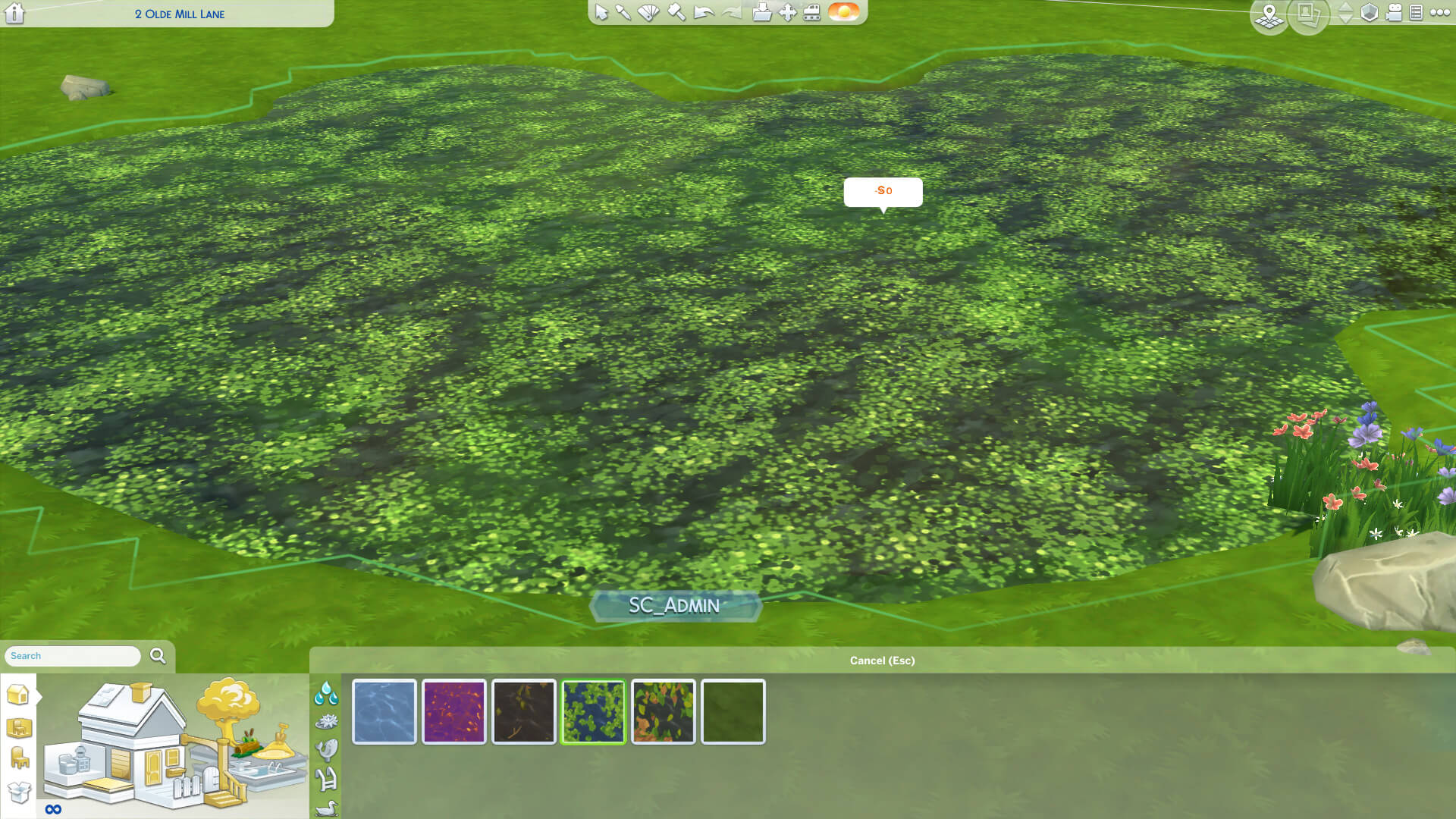Activate the pointer select tool
The width and height of the screenshot is (1456, 819).
[x=601, y=13]
